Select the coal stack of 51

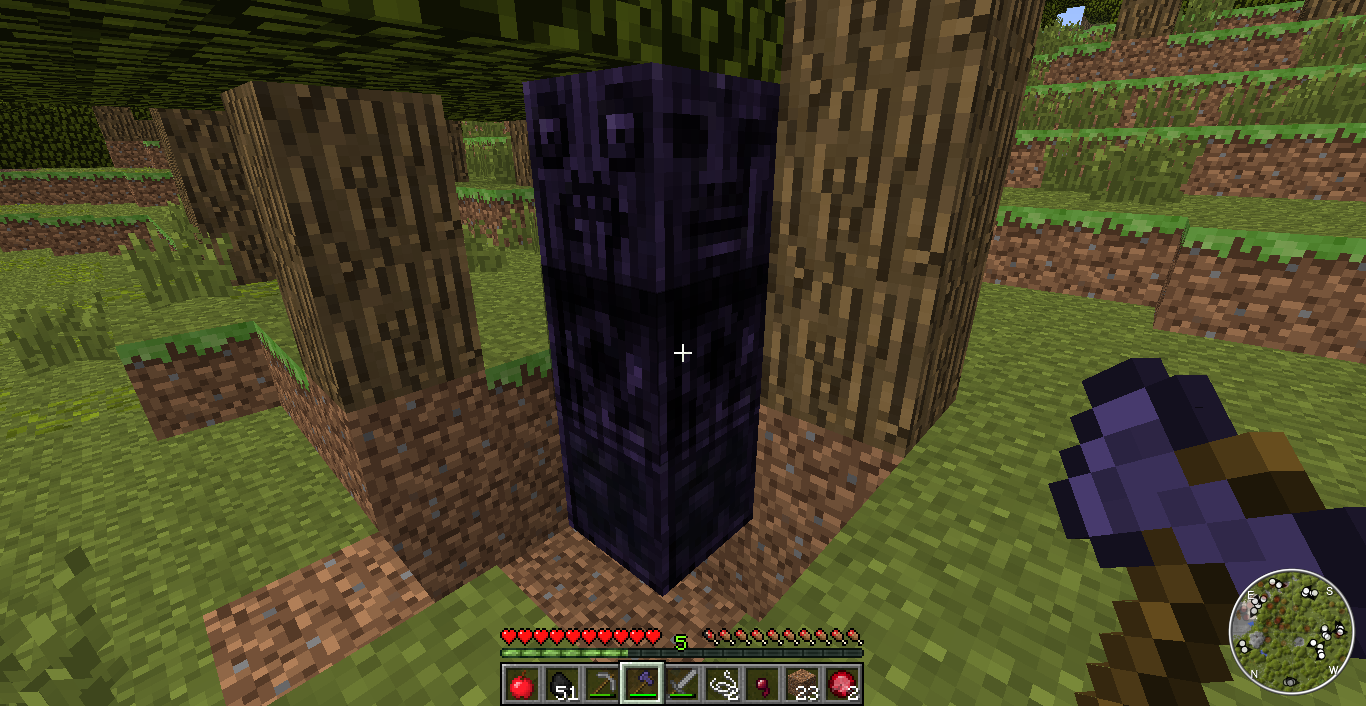[559, 685]
